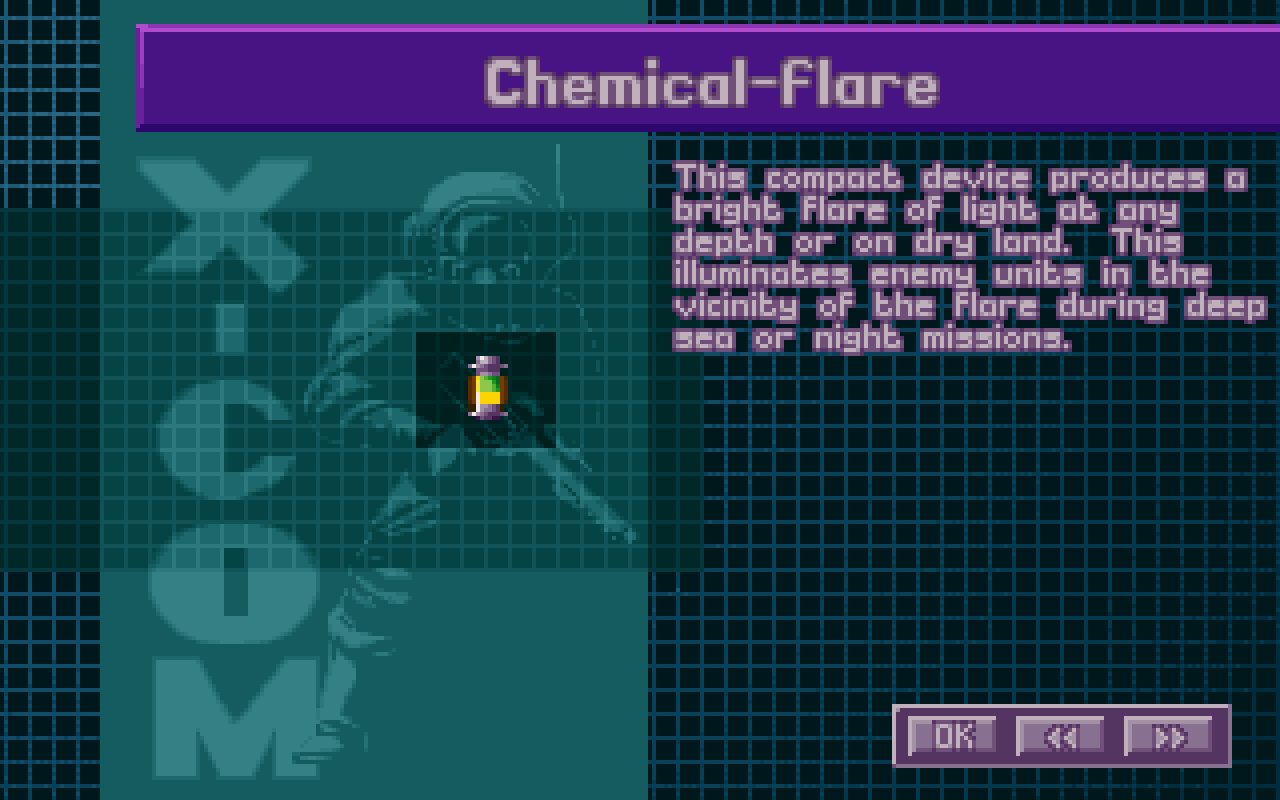Click the OK button
The width and height of the screenshot is (1280, 800).
tap(952, 736)
